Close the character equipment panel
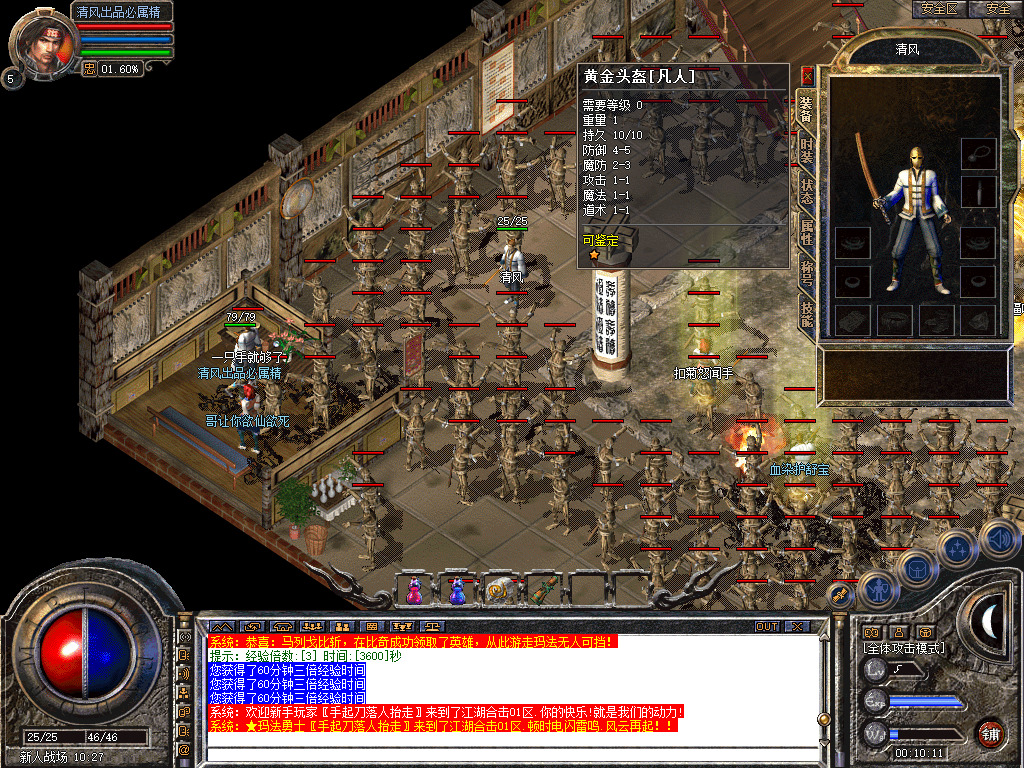This screenshot has width=1024, height=768. 808,74
